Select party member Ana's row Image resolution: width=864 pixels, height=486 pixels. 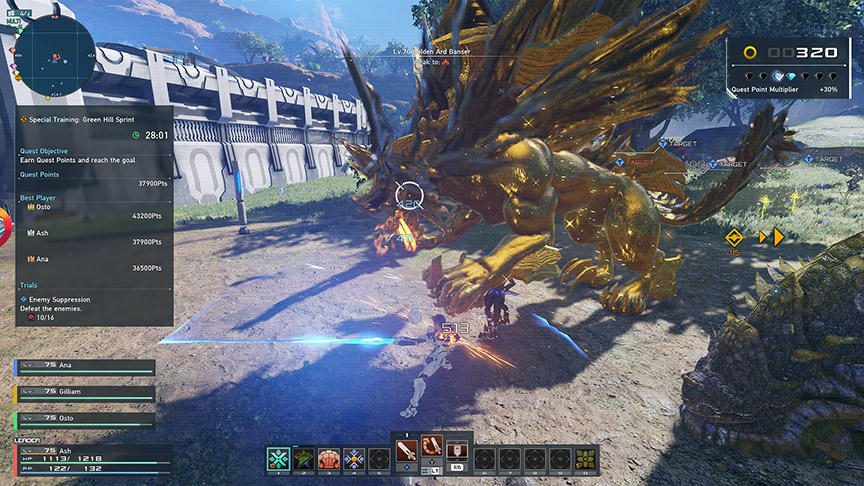pos(86,367)
